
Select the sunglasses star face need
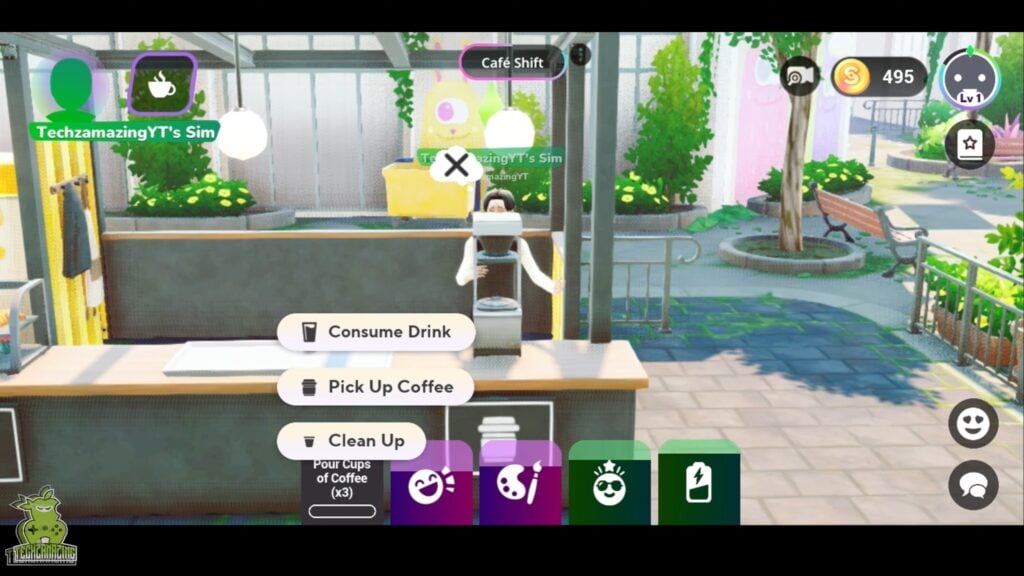pos(609,484)
